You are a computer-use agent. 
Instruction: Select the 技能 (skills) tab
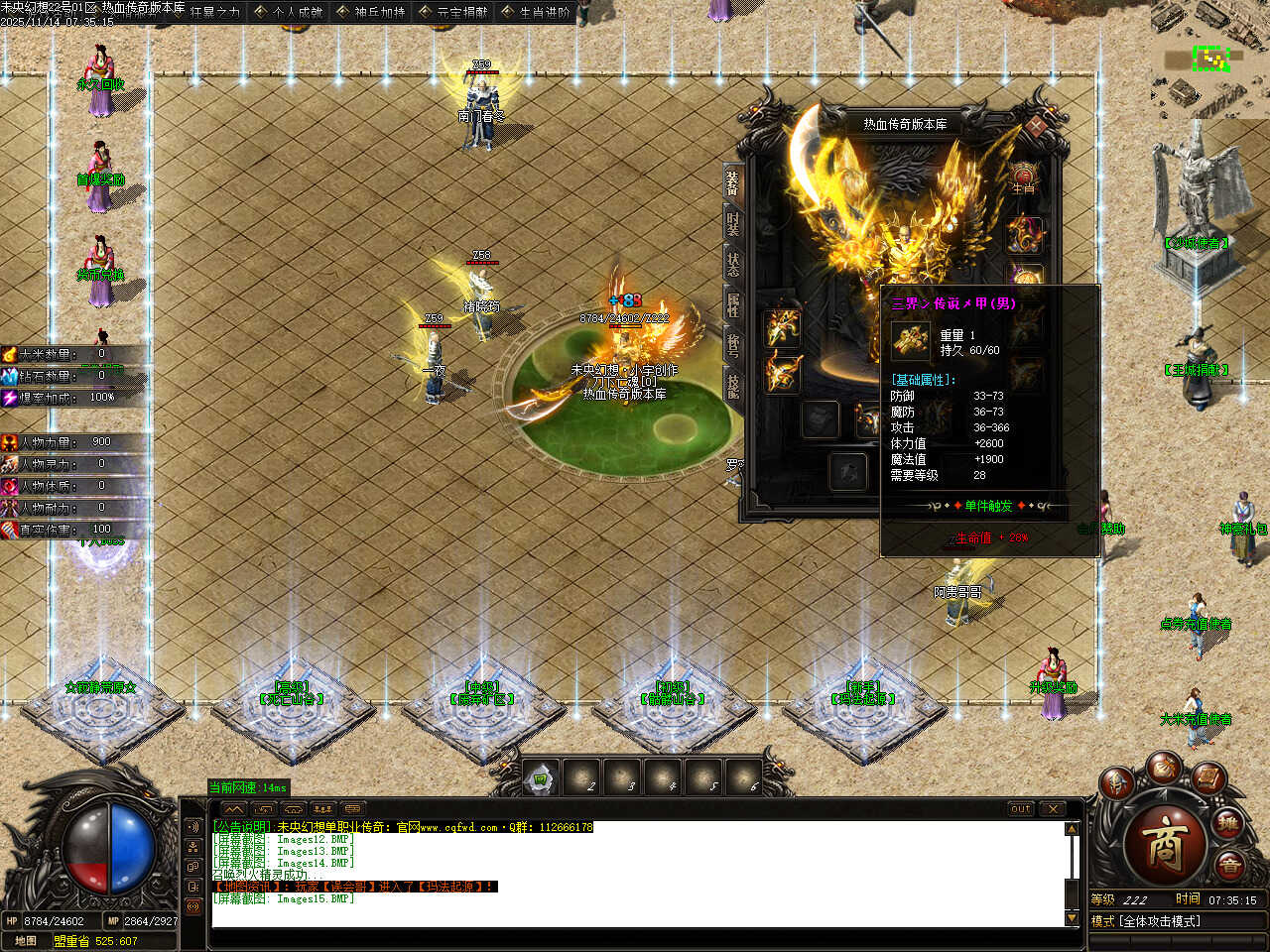tap(733, 384)
